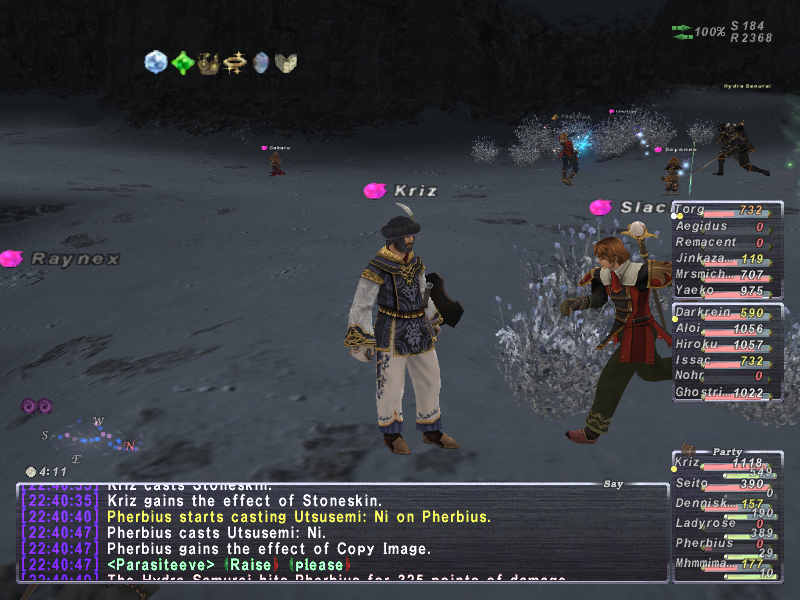Open the chat log window

(x=340, y=532)
